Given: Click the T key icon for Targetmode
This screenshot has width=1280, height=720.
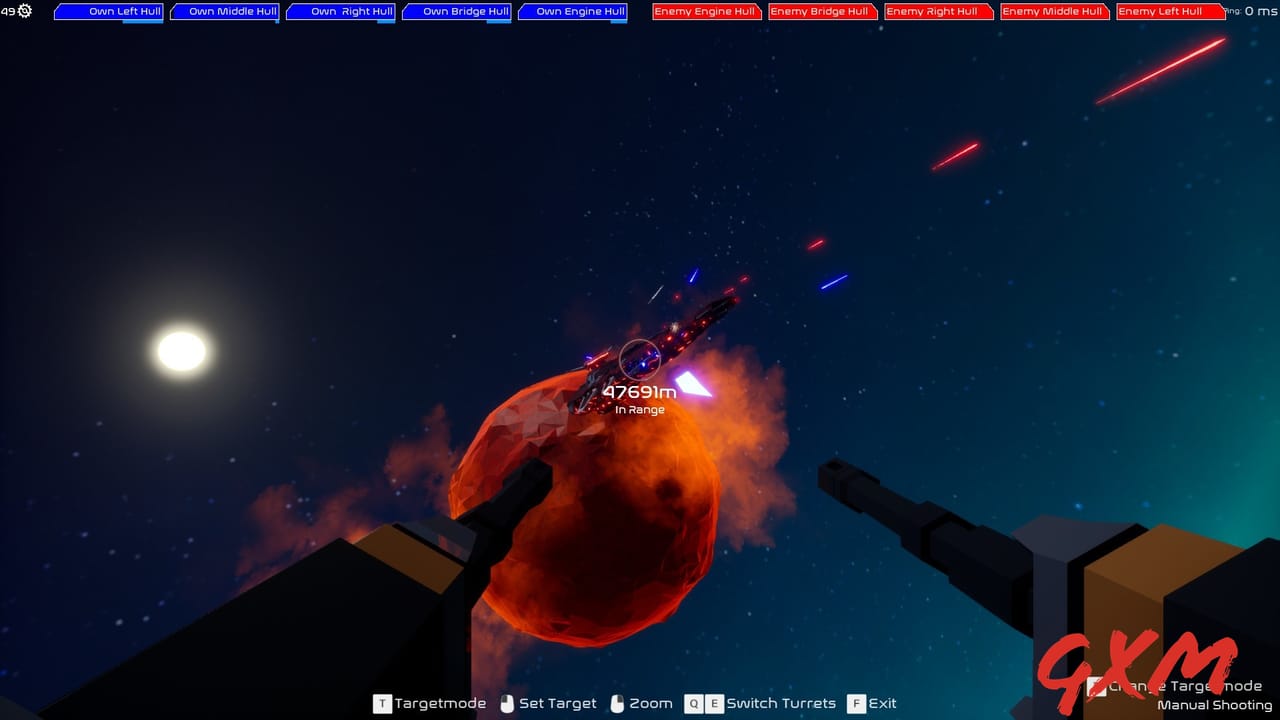Looking at the screenshot, I should click(x=382, y=703).
